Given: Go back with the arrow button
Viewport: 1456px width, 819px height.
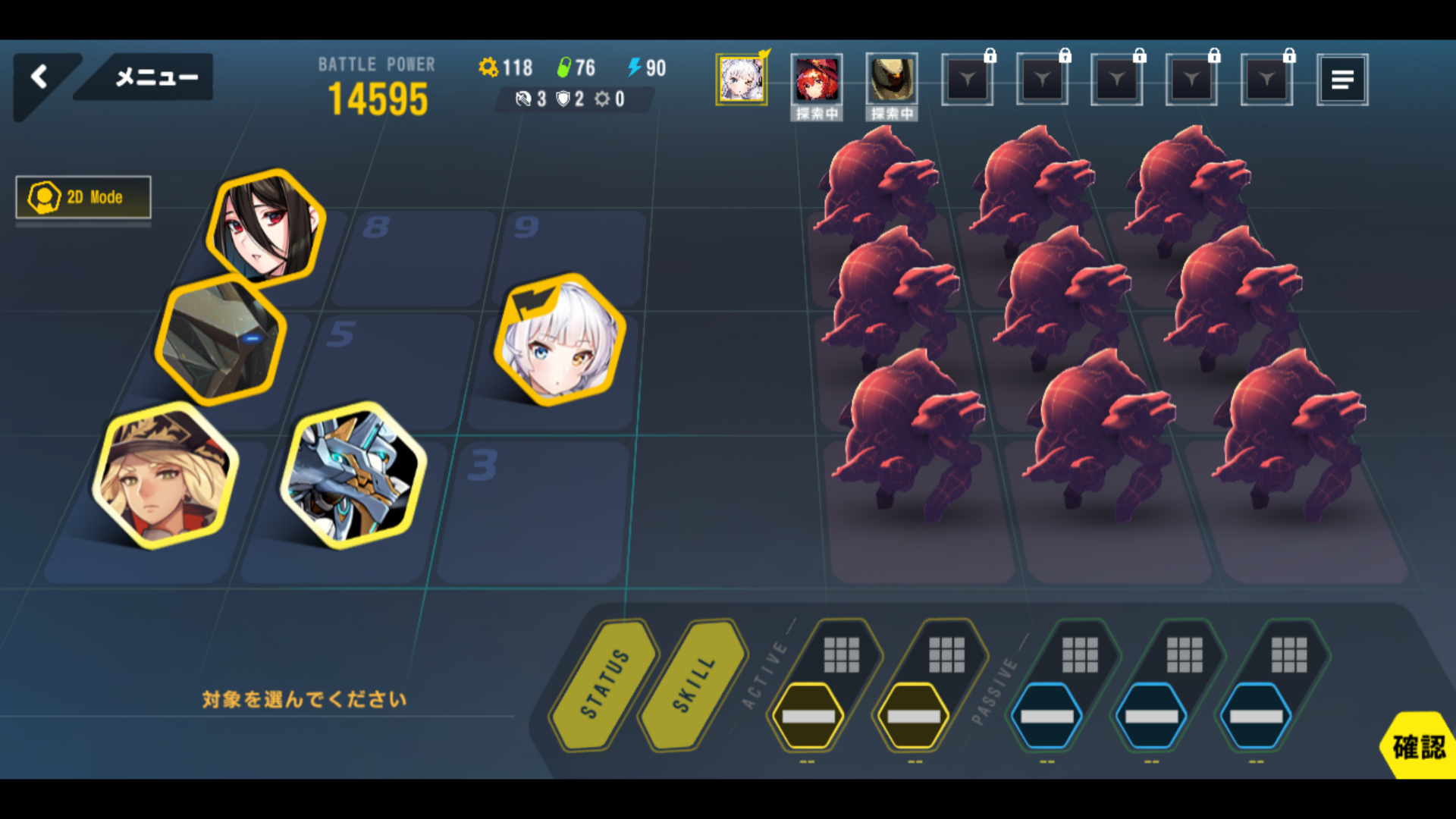Looking at the screenshot, I should (40, 77).
